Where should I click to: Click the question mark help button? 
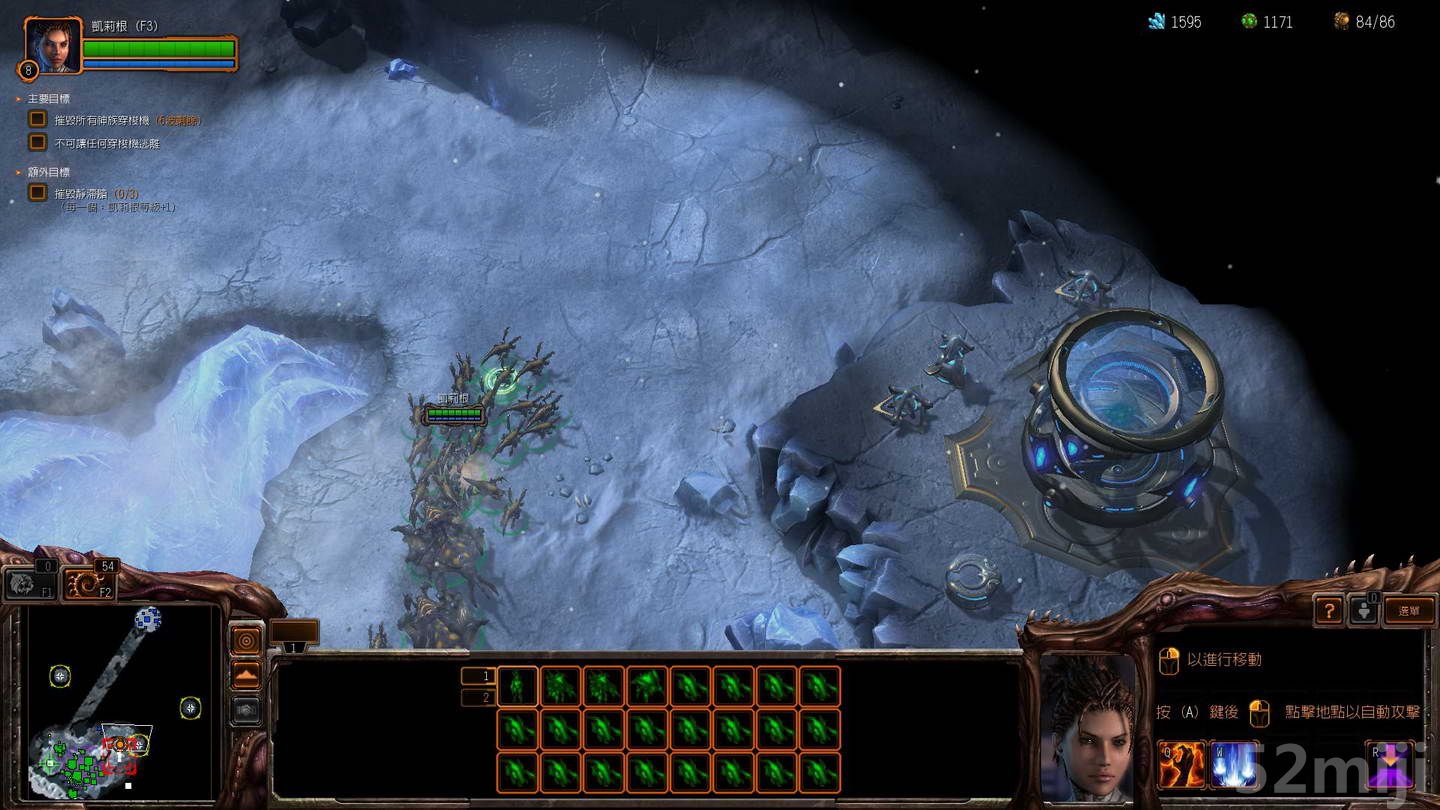[x=1329, y=610]
